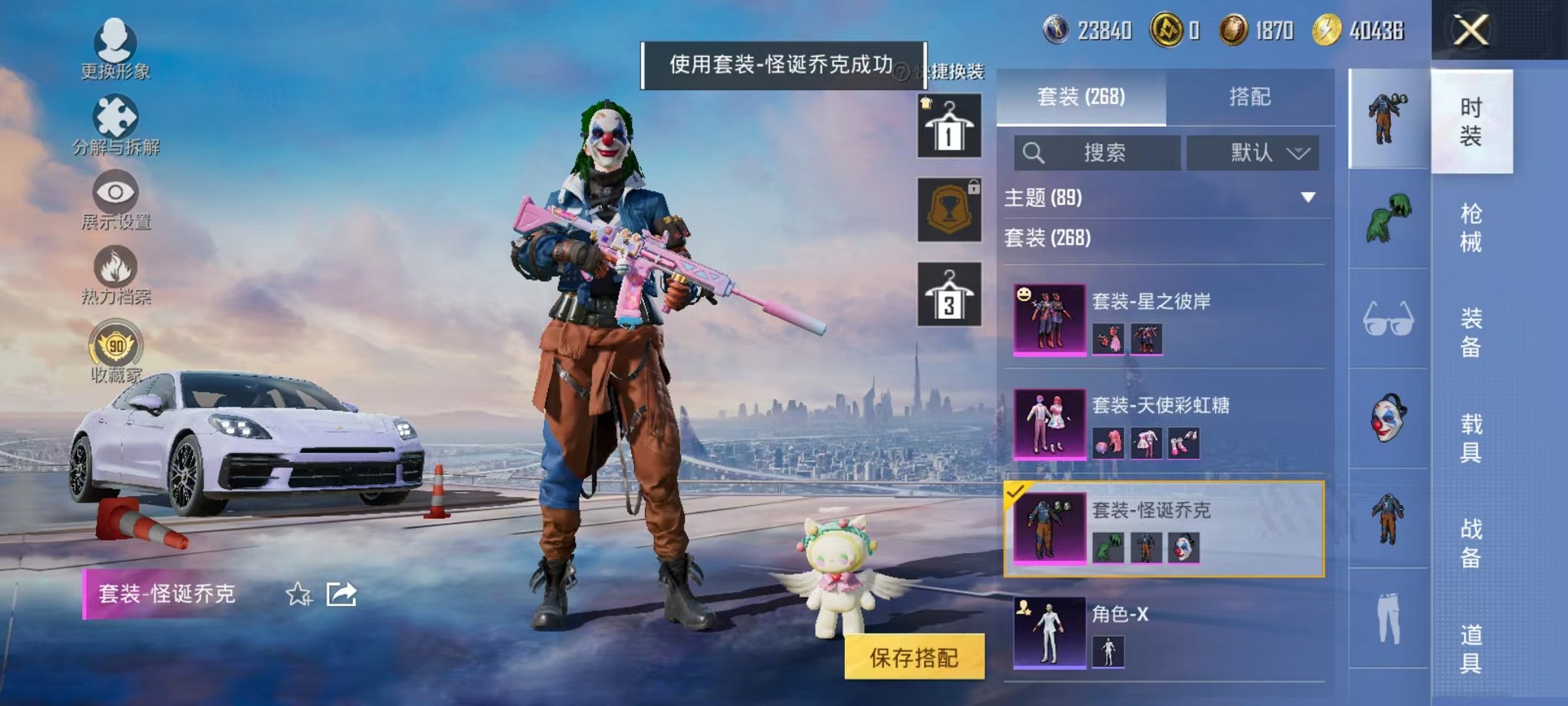Select the 套装-星之彼岸 outfit thumbnail
Viewport: 1568px width, 706px height.
pyautogui.click(x=1050, y=319)
